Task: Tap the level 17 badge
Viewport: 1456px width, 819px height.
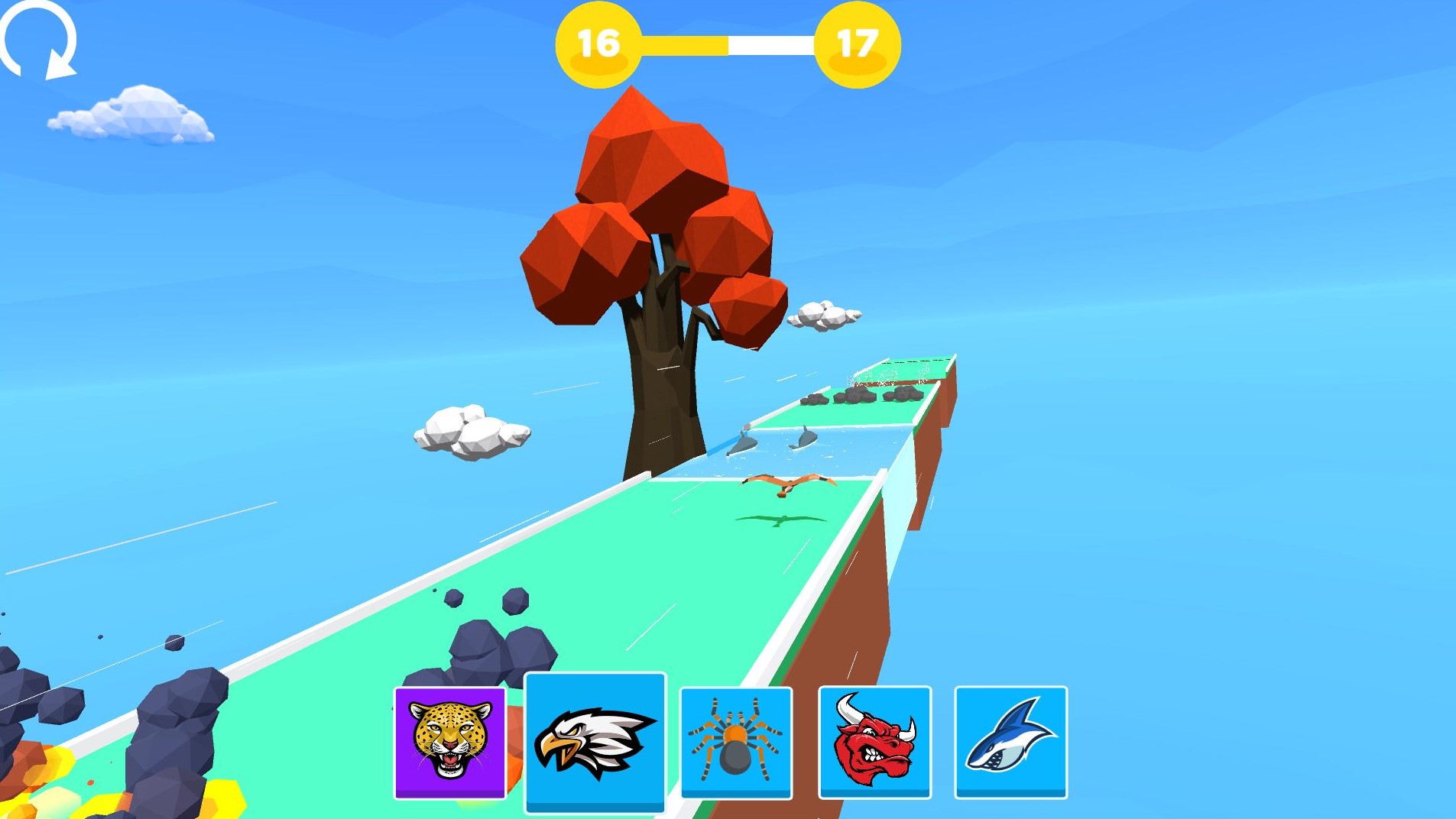Action: click(858, 44)
